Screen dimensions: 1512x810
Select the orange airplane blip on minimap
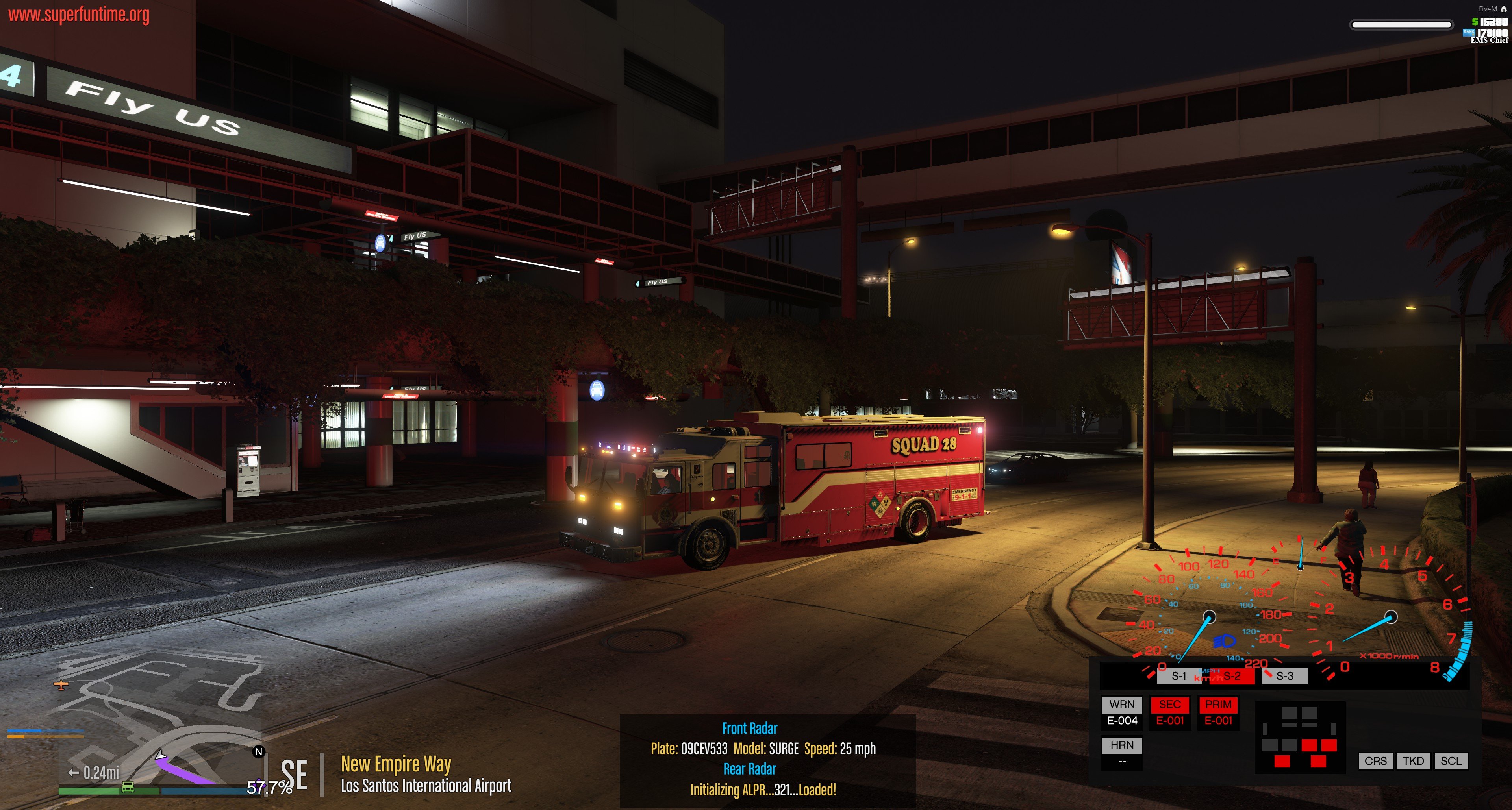click(61, 684)
